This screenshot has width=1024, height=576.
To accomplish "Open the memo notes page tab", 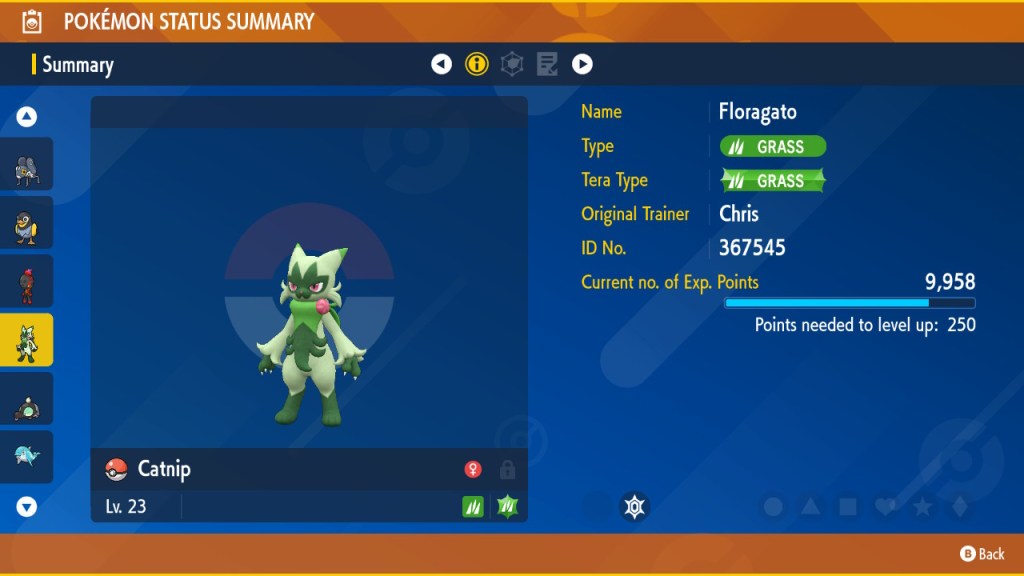I will 547,65.
